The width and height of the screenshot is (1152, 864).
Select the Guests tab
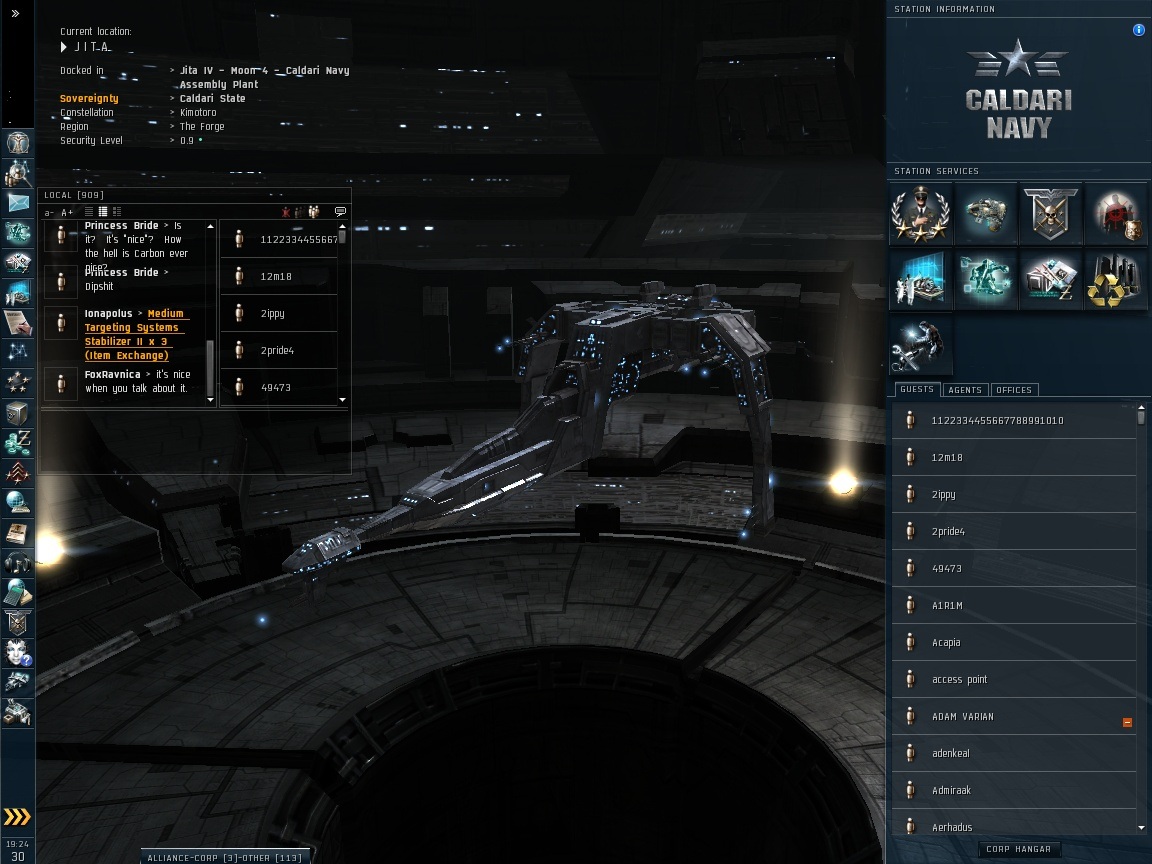pyautogui.click(x=916, y=389)
